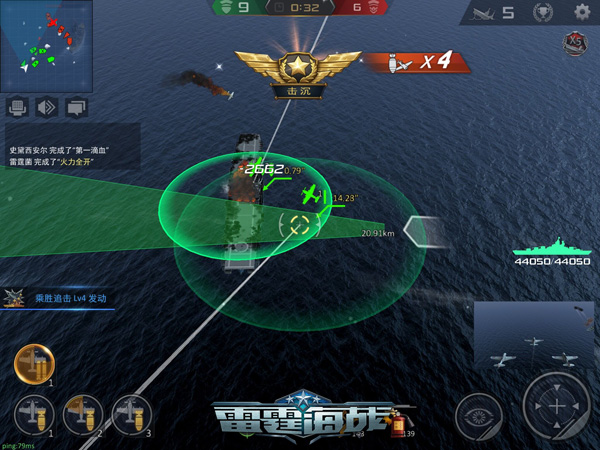Open the settings gear menu
Screen dimensions: 600x450
click(x=582, y=12)
